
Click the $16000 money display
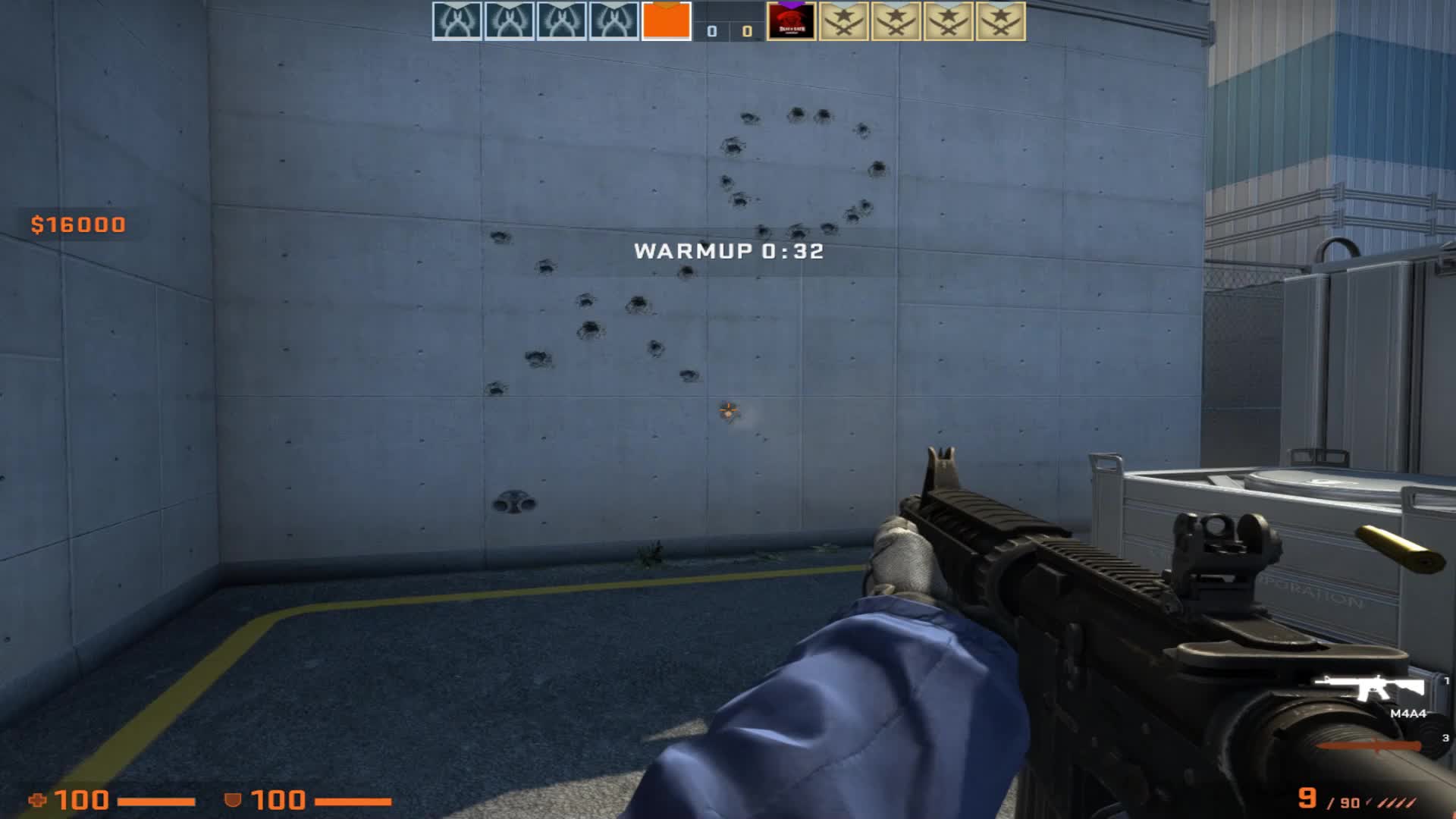pyautogui.click(x=77, y=224)
